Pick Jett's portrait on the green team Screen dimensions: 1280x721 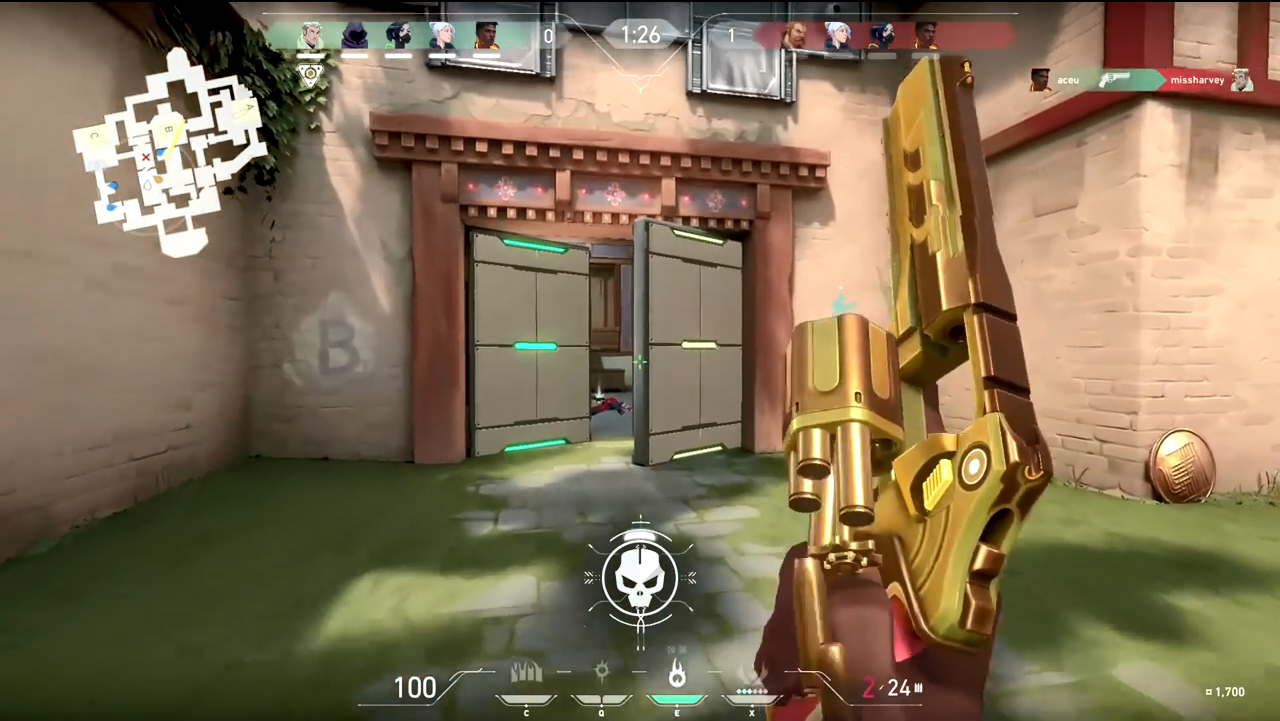tap(442, 36)
